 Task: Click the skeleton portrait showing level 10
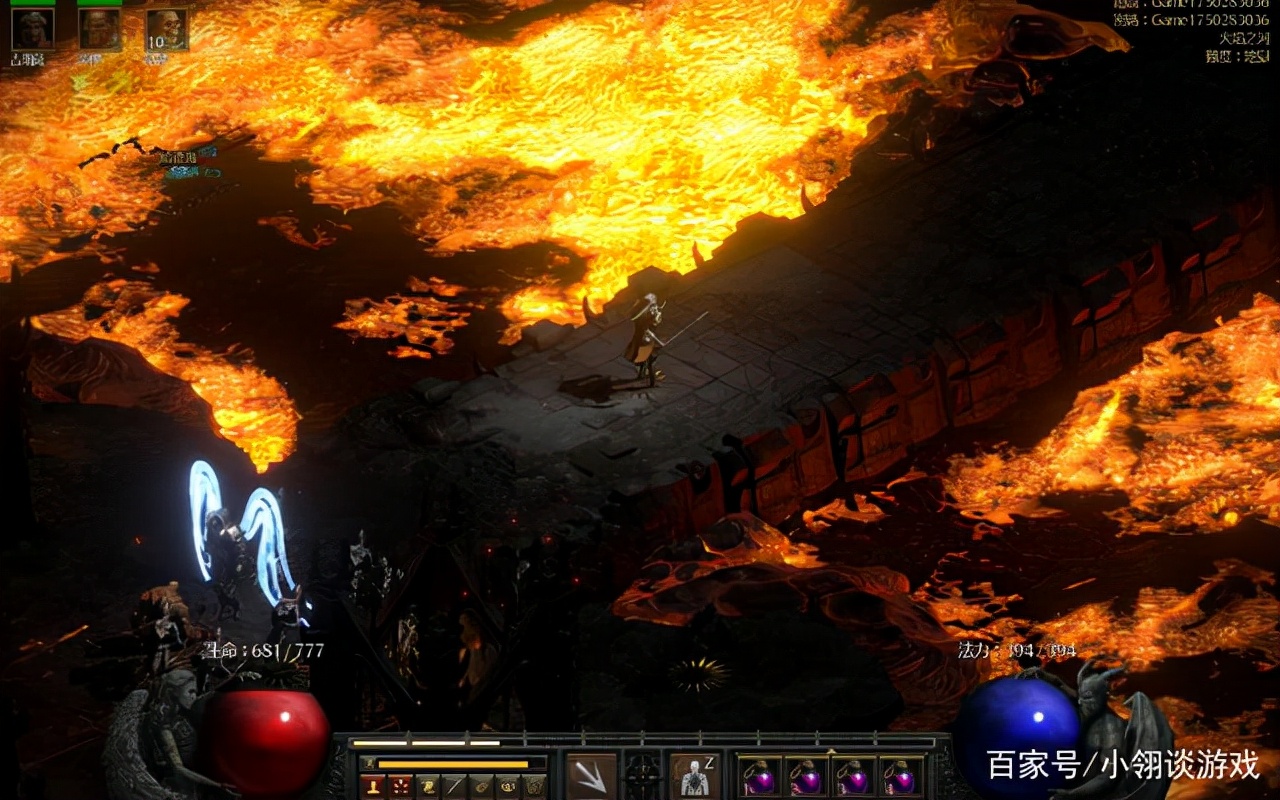pyautogui.click(x=168, y=30)
